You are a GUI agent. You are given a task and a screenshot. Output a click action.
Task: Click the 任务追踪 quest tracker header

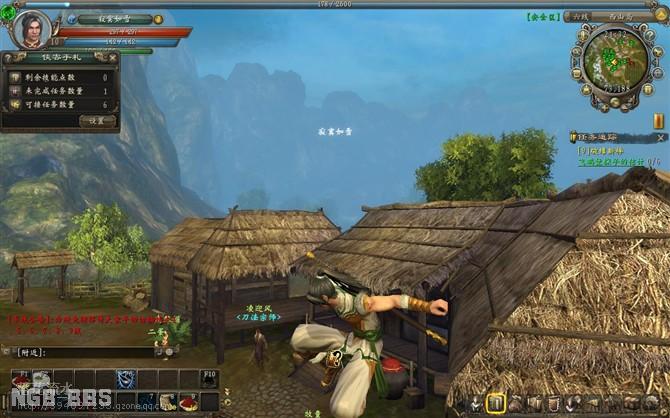click(x=601, y=137)
